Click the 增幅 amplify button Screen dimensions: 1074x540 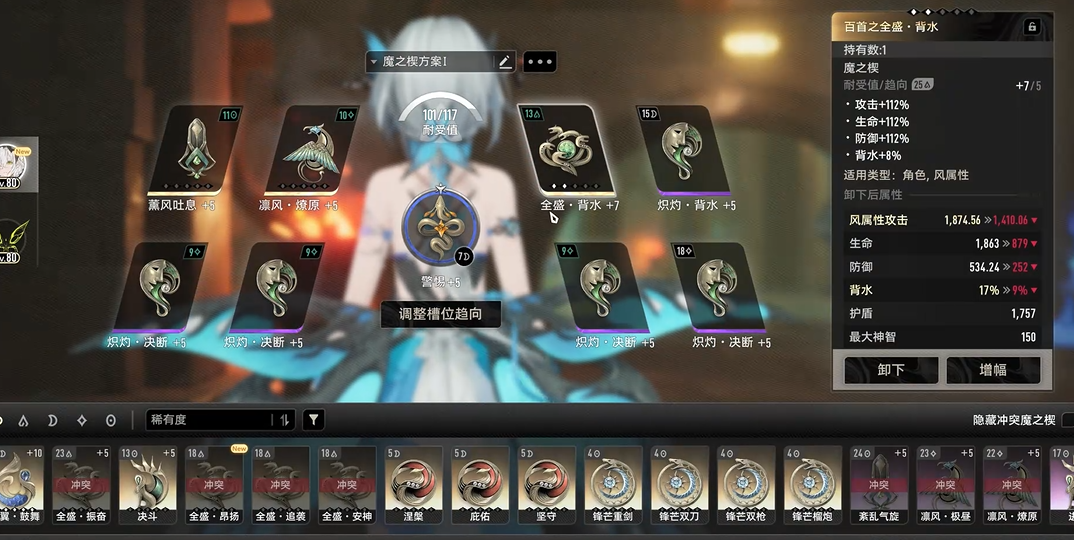(992, 370)
